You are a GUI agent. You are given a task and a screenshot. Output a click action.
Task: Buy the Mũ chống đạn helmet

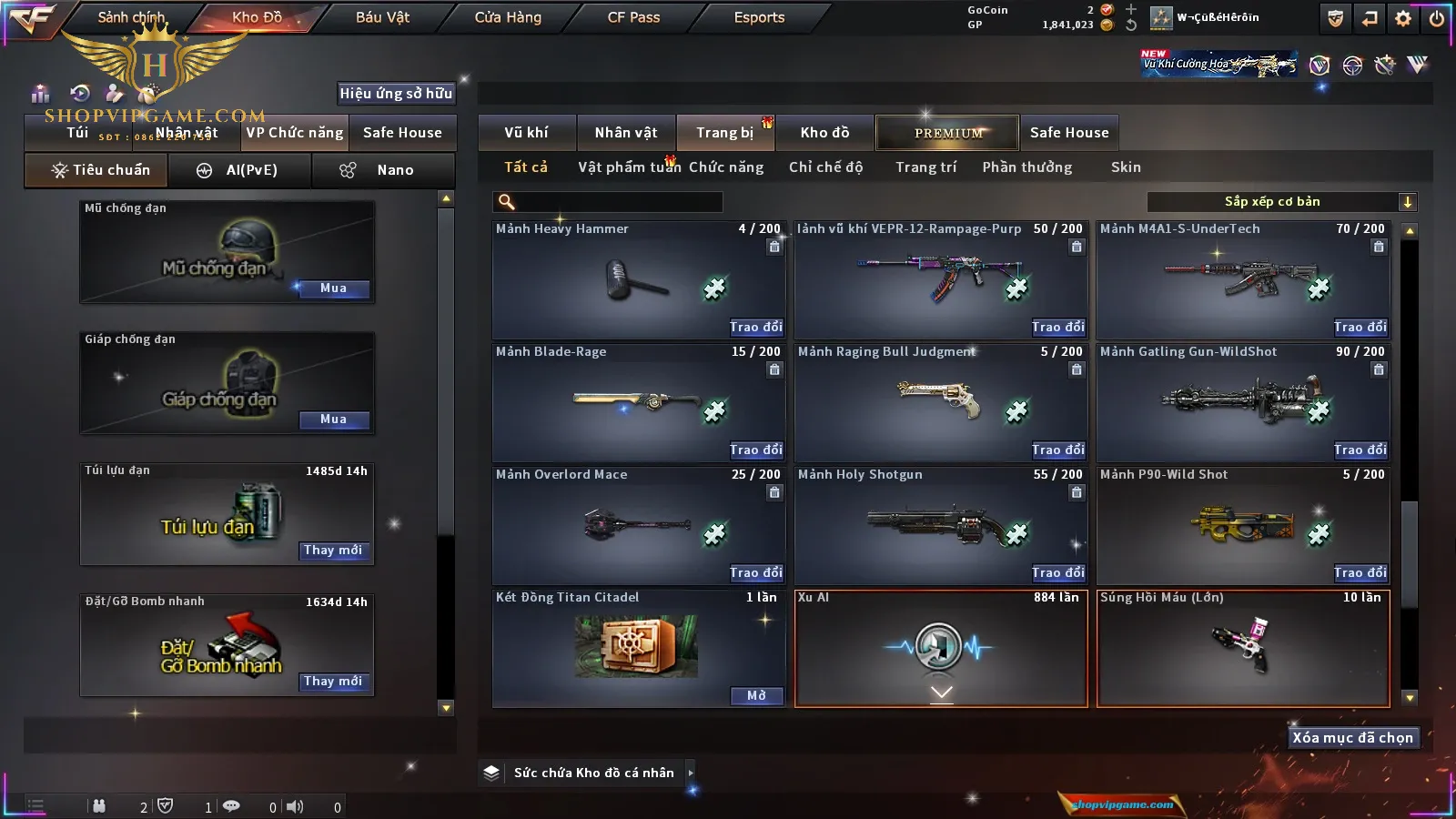(333, 288)
